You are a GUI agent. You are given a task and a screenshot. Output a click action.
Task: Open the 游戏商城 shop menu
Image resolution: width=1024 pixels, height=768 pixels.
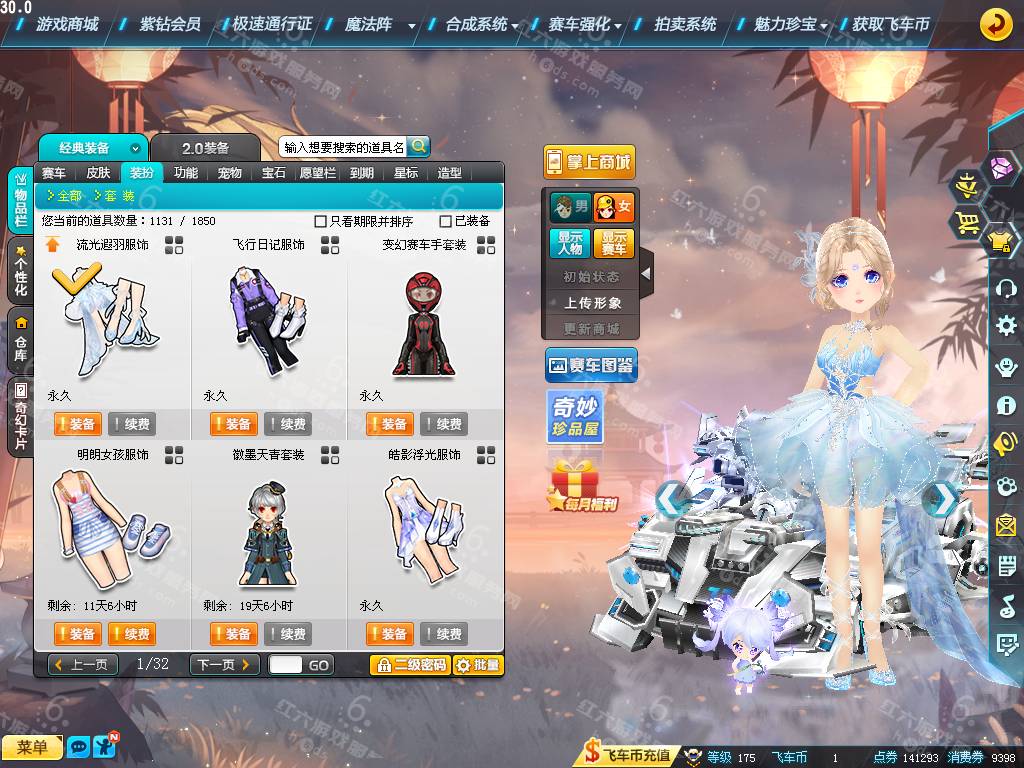pos(66,24)
